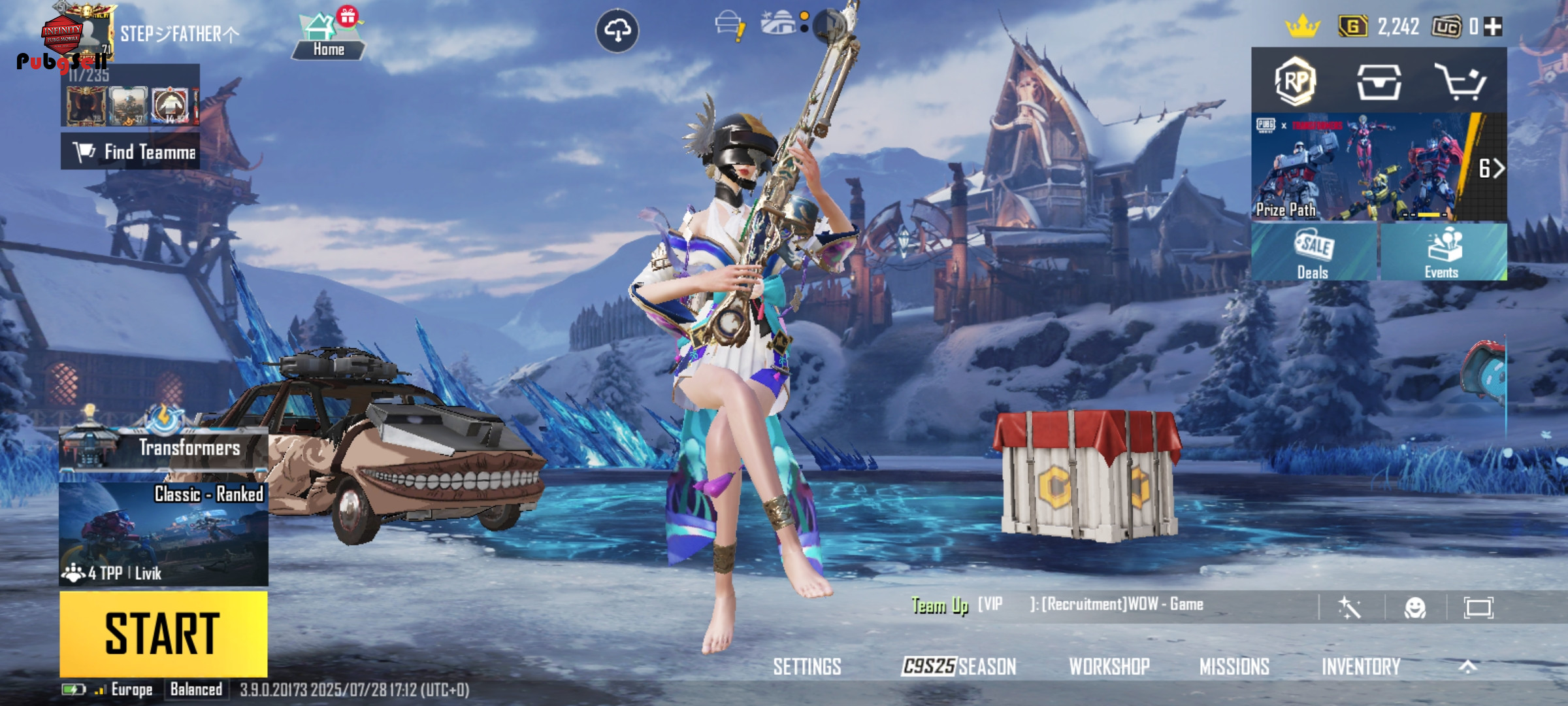Open the Royale Pass RP icon
This screenshot has width=1568, height=706.
point(1295,81)
